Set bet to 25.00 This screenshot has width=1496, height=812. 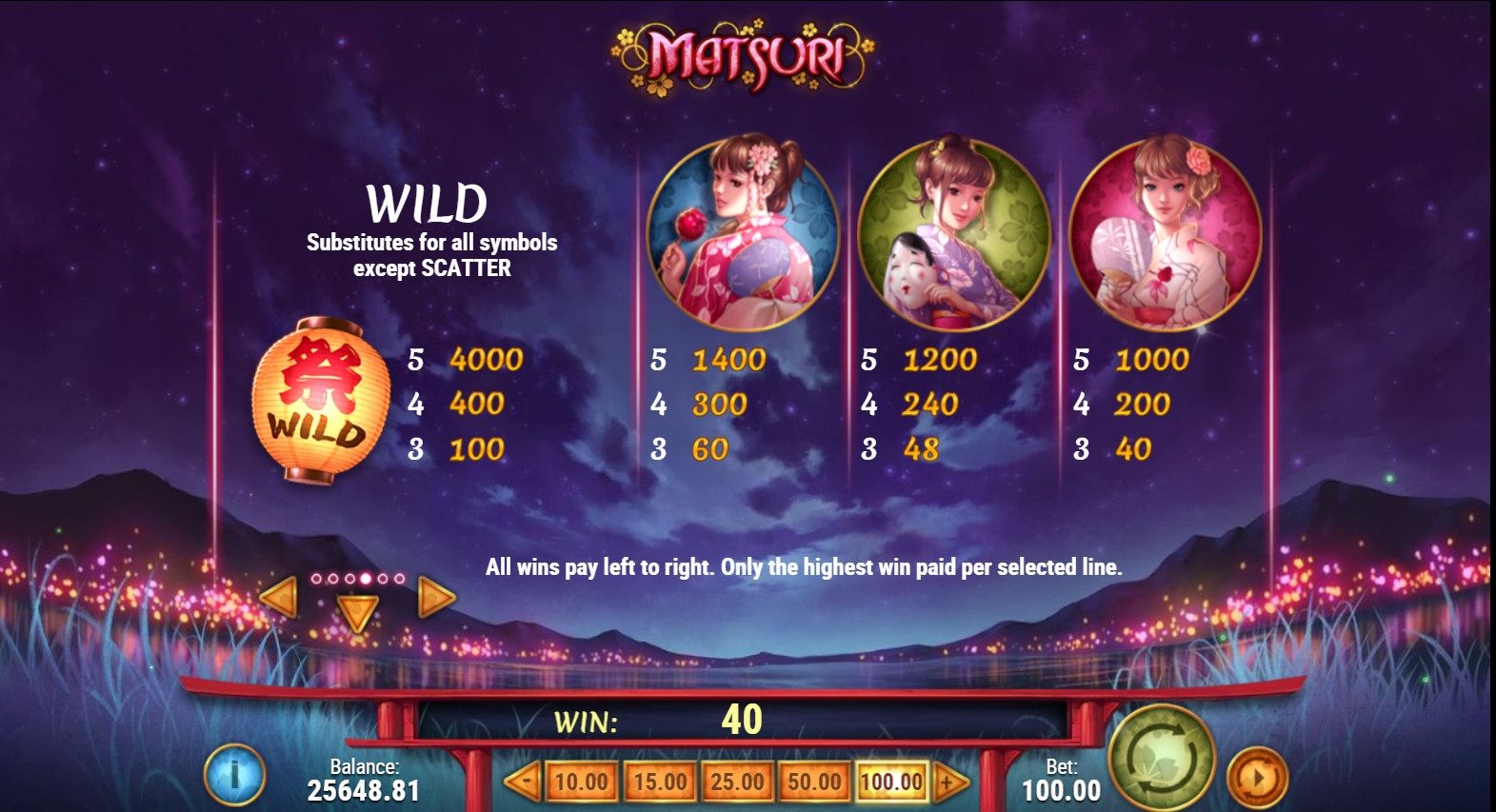(x=737, y=782)
